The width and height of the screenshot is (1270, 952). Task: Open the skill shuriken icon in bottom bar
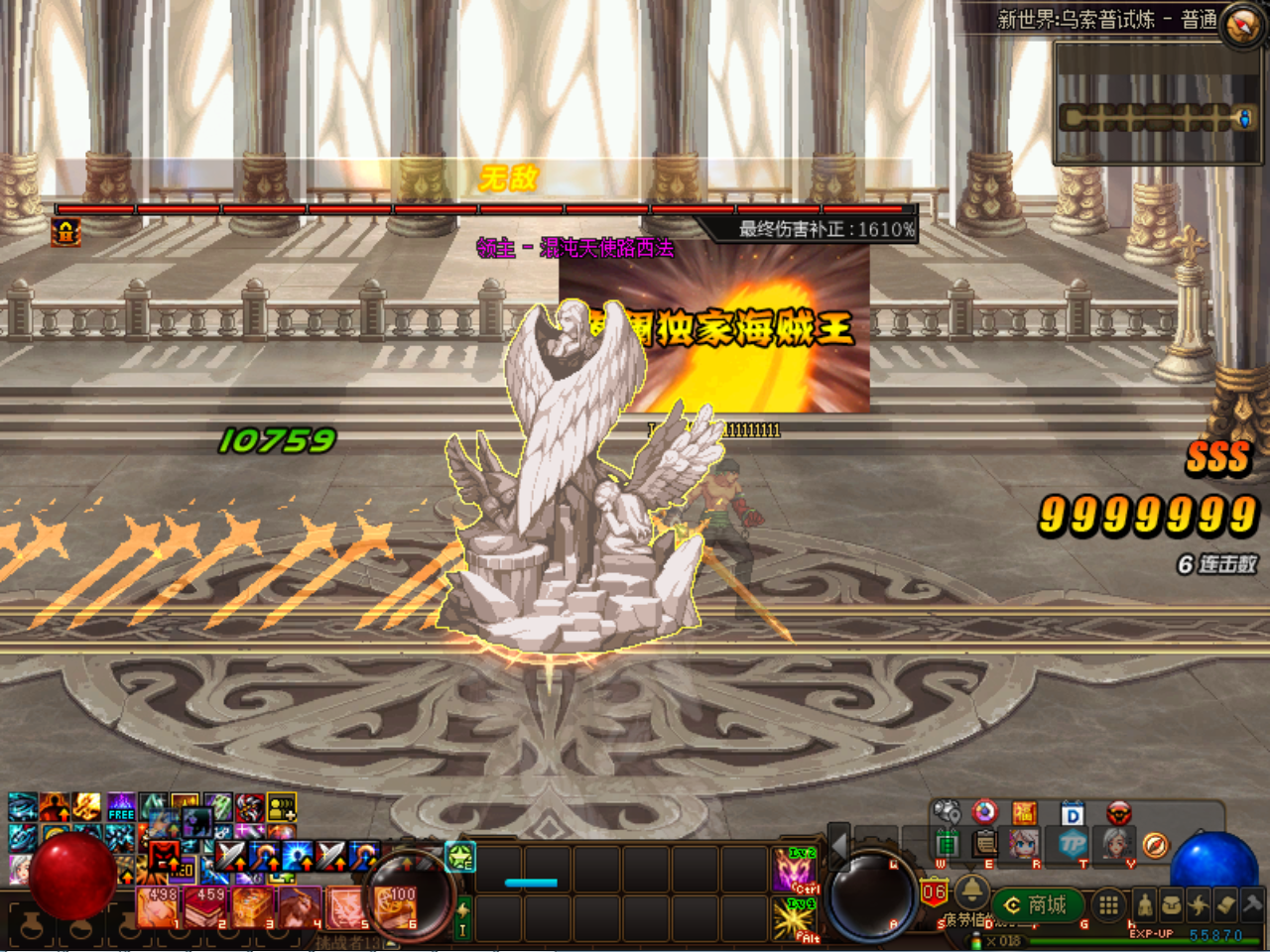(1198, 903)
